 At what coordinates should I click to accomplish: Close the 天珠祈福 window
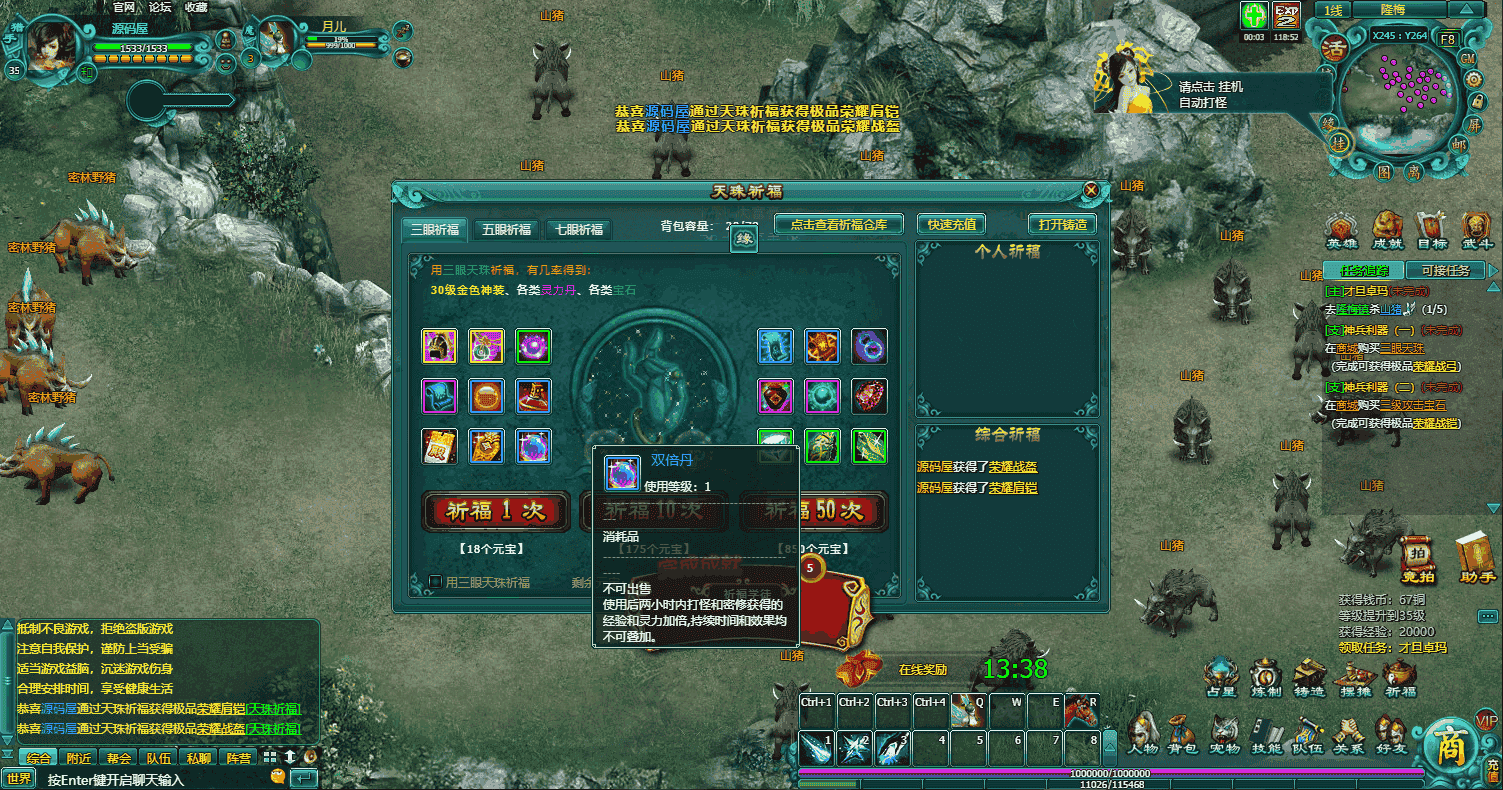point(1091,190)
